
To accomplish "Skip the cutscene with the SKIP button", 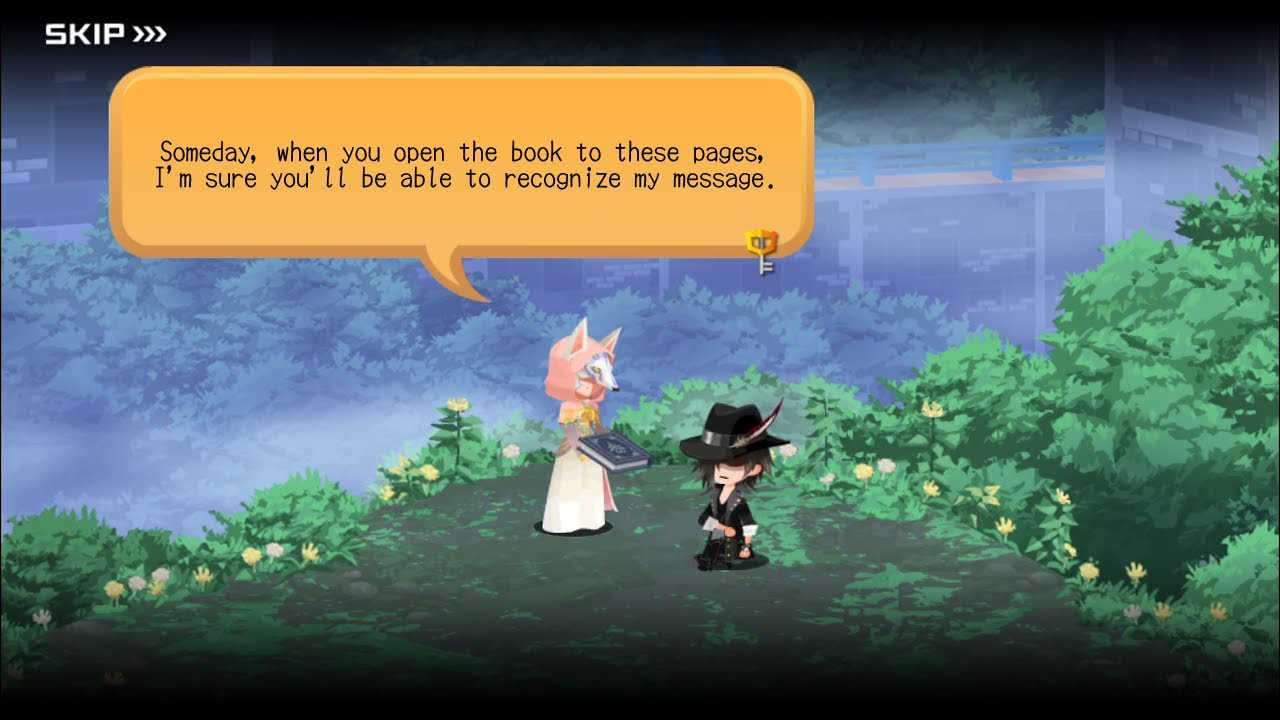I will 105,35.
